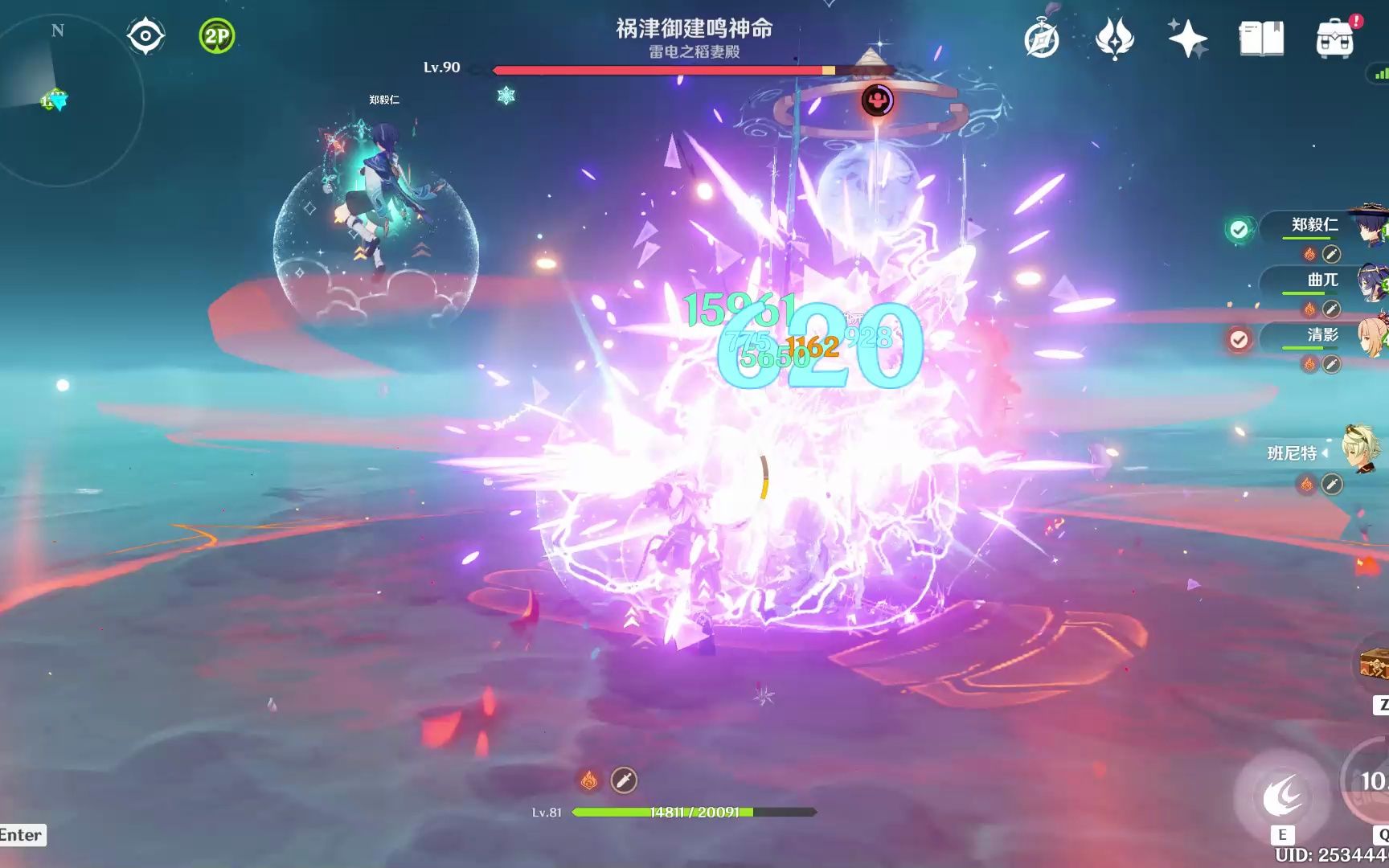Open the archive book menu
Image resolution: width=1389 pixels, height=868 pixels.
click(1263, 38)
